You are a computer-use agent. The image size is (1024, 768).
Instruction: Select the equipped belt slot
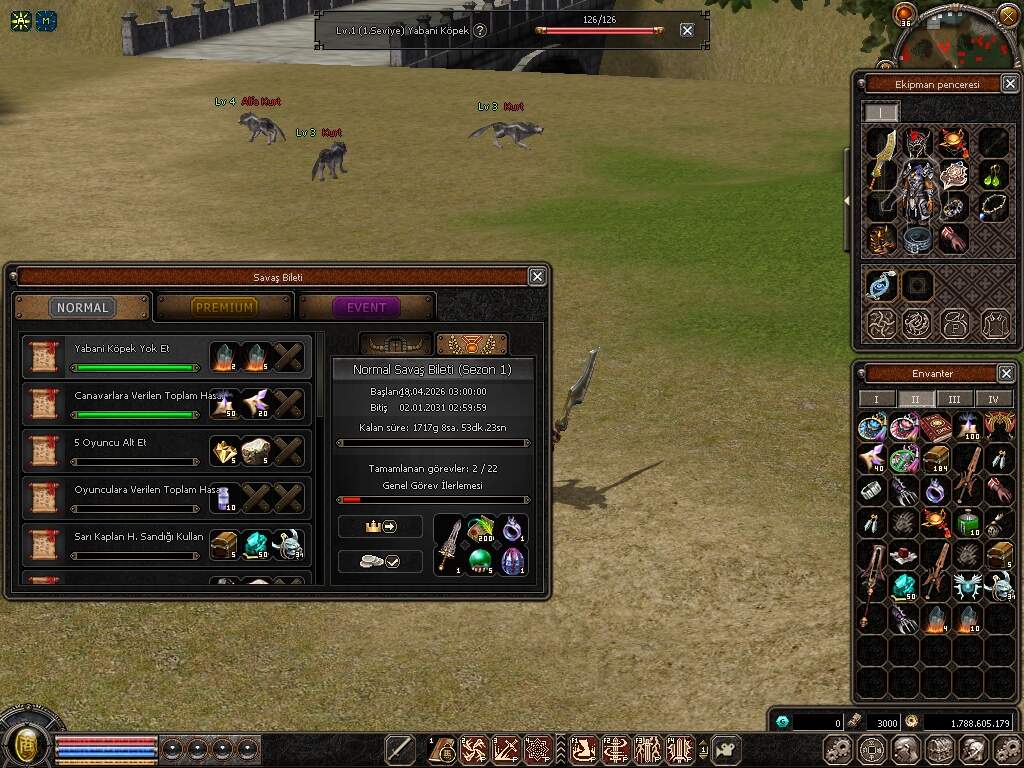(x=918, y=238)
